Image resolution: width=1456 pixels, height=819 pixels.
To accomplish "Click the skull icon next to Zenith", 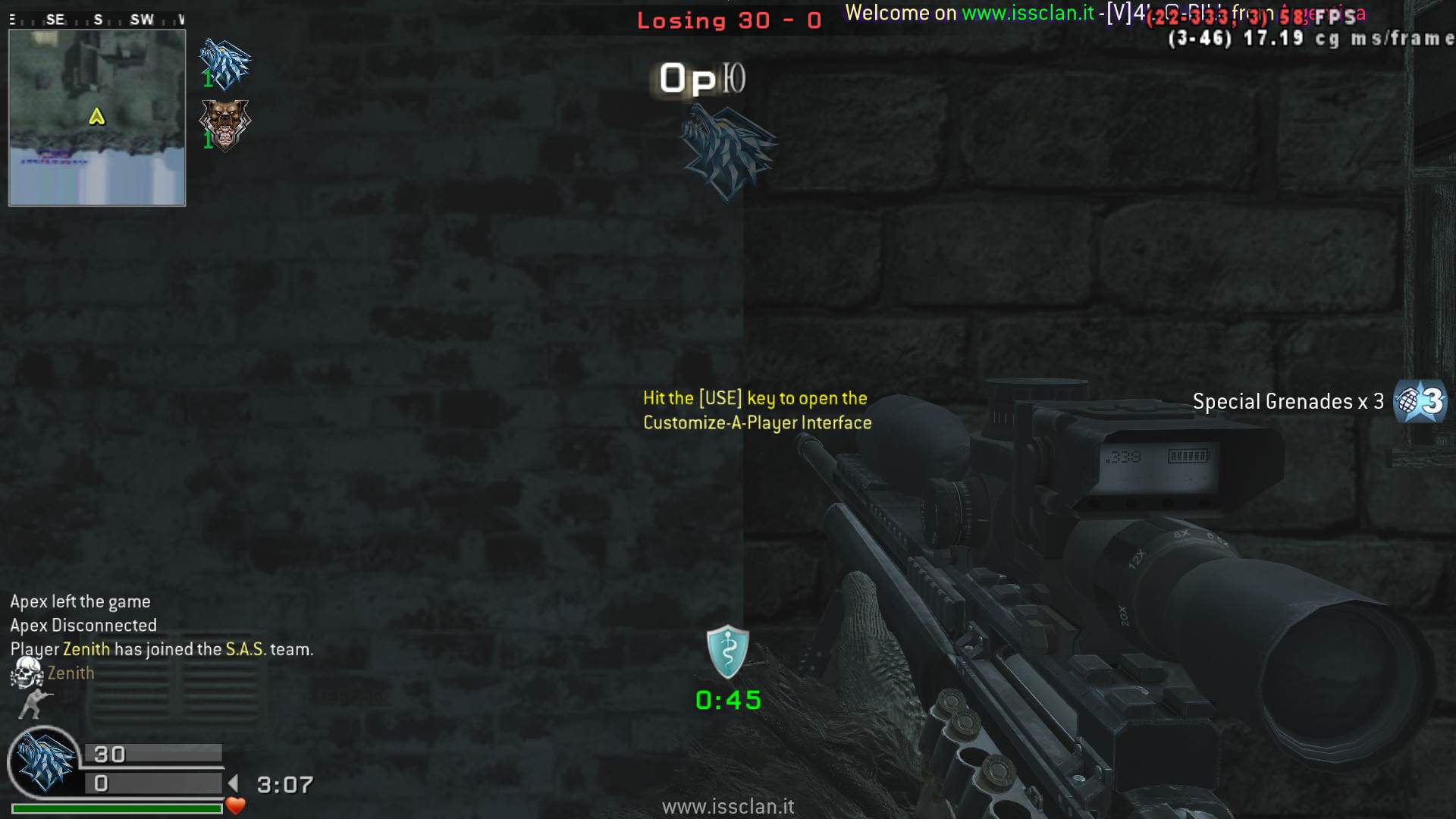I will tap(27, 673).
